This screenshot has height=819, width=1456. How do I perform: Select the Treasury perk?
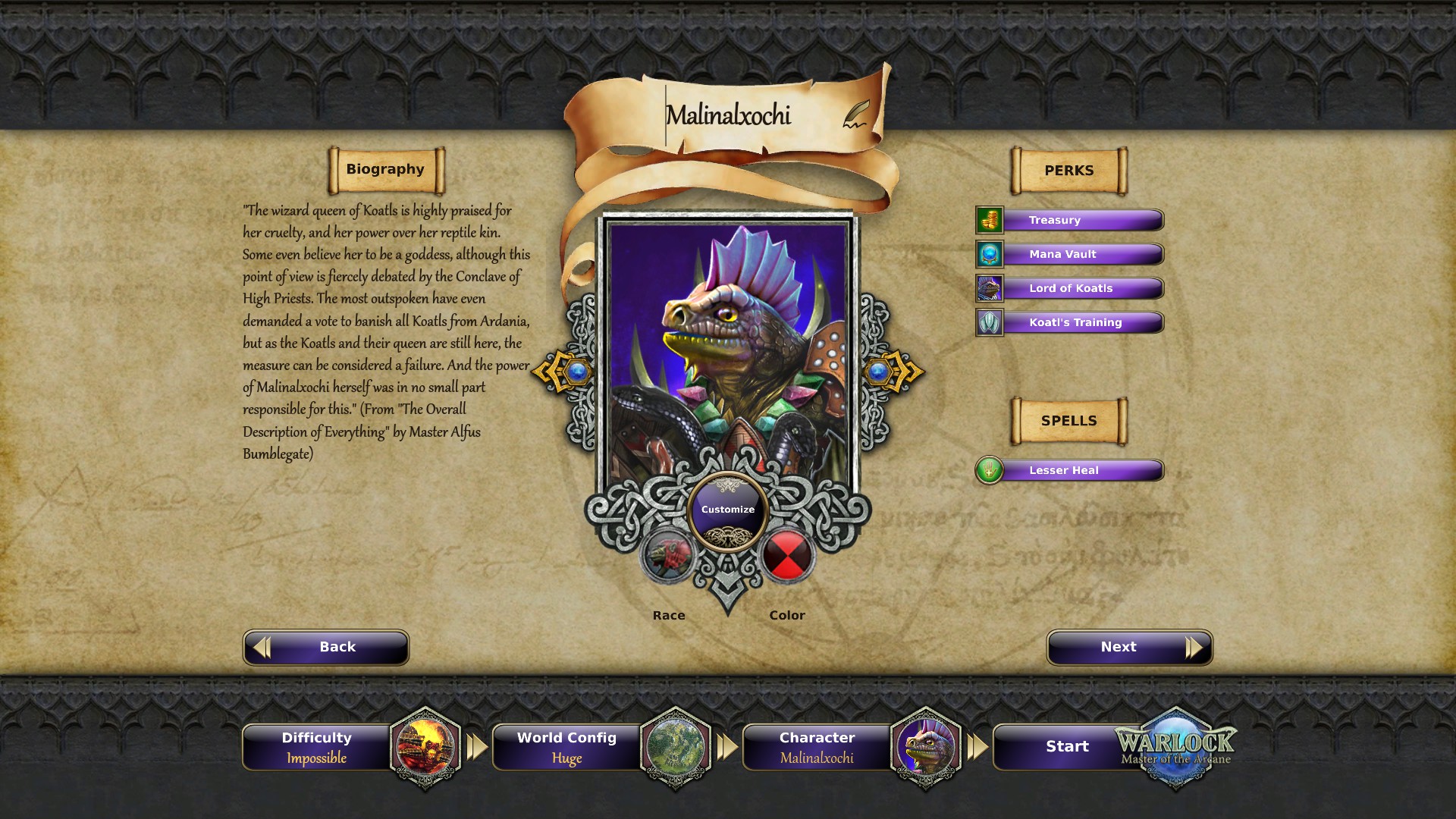pos(1070,220)
